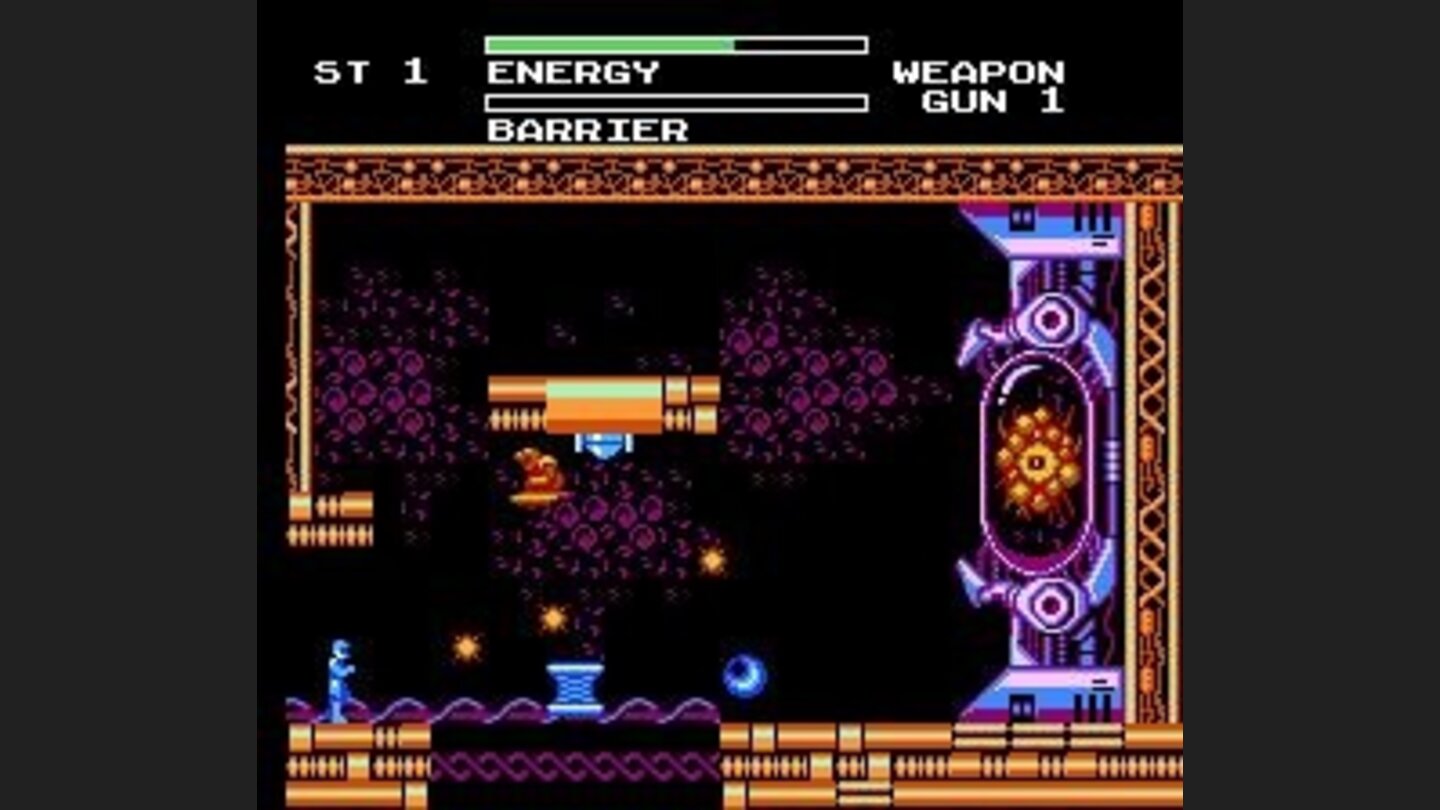The height and width of the screenshot is (810, 1440).
Task: Click the blue hatch under the floating platform
Action: tap(602, 445)
